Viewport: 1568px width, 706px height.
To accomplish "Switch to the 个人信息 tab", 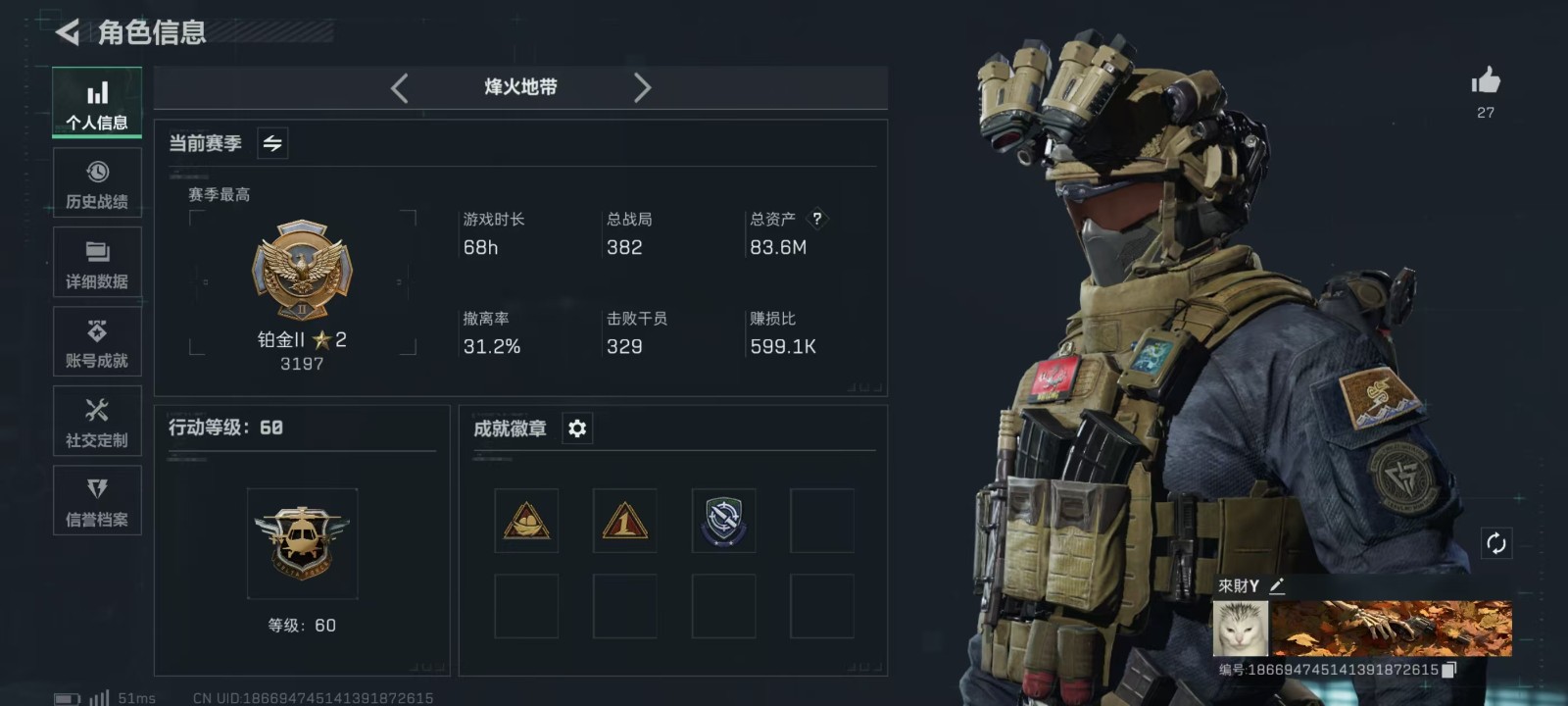I will [x=97, y=103].
